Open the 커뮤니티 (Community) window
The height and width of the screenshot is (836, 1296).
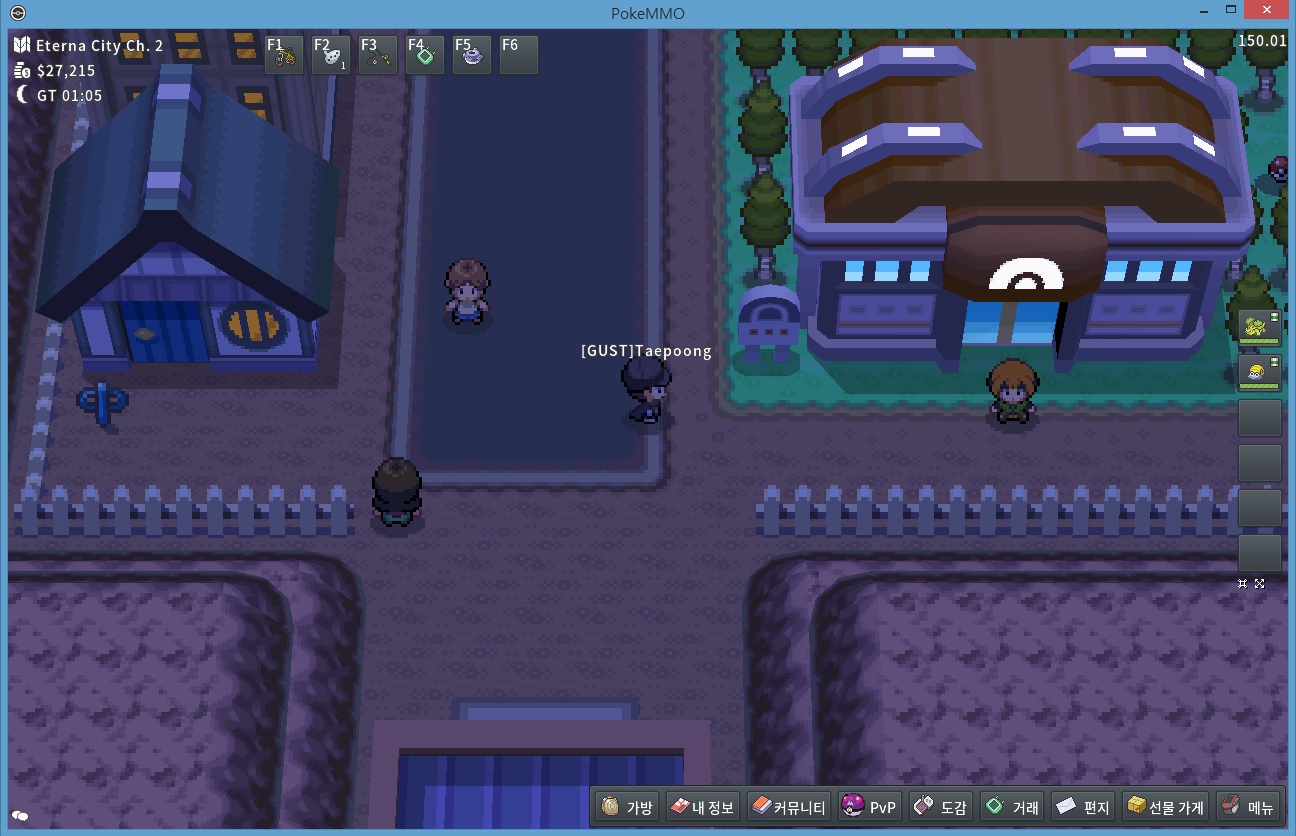point(789,807)
